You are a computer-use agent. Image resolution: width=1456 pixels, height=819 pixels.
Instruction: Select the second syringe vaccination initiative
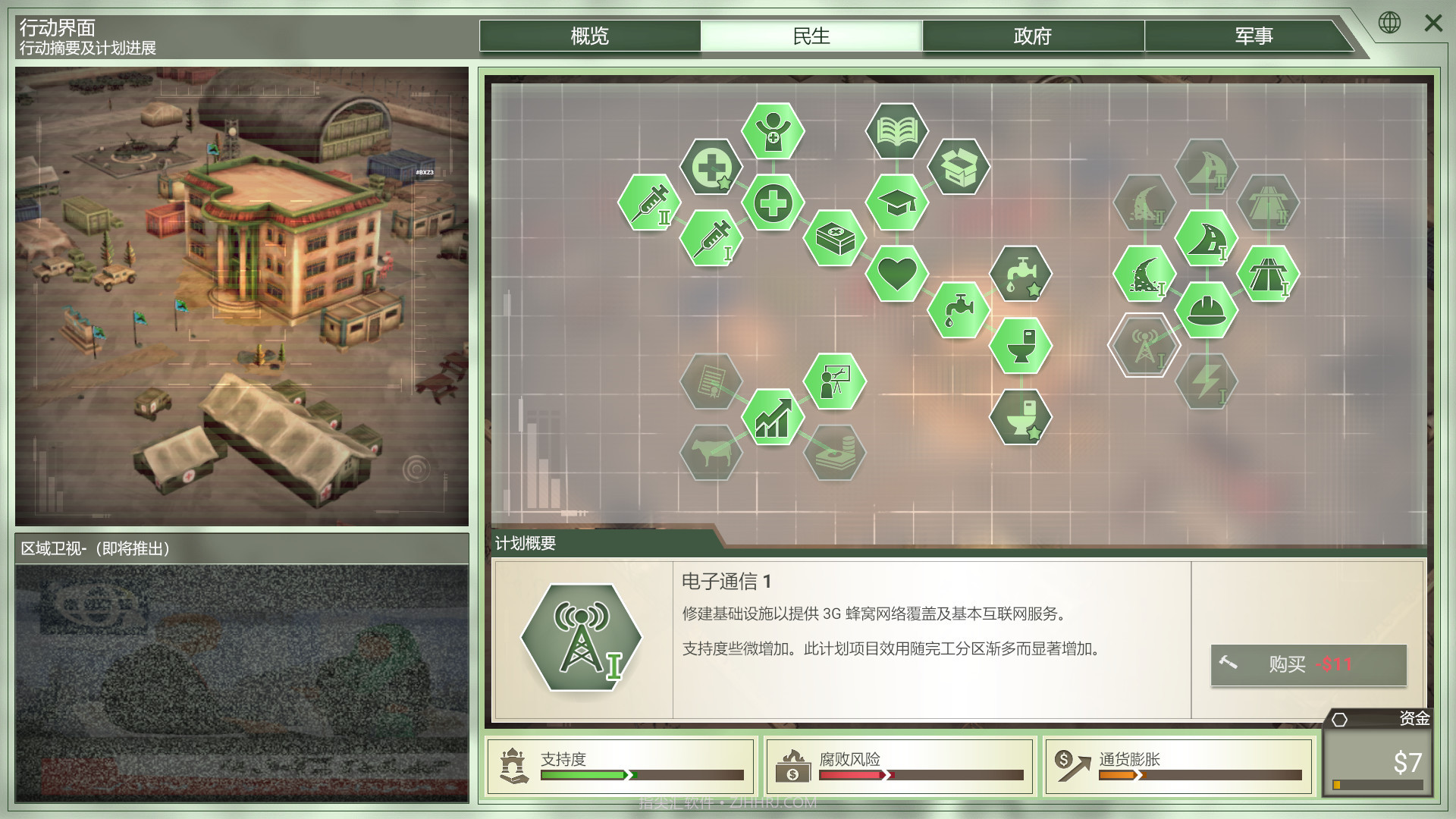[648, 203]
